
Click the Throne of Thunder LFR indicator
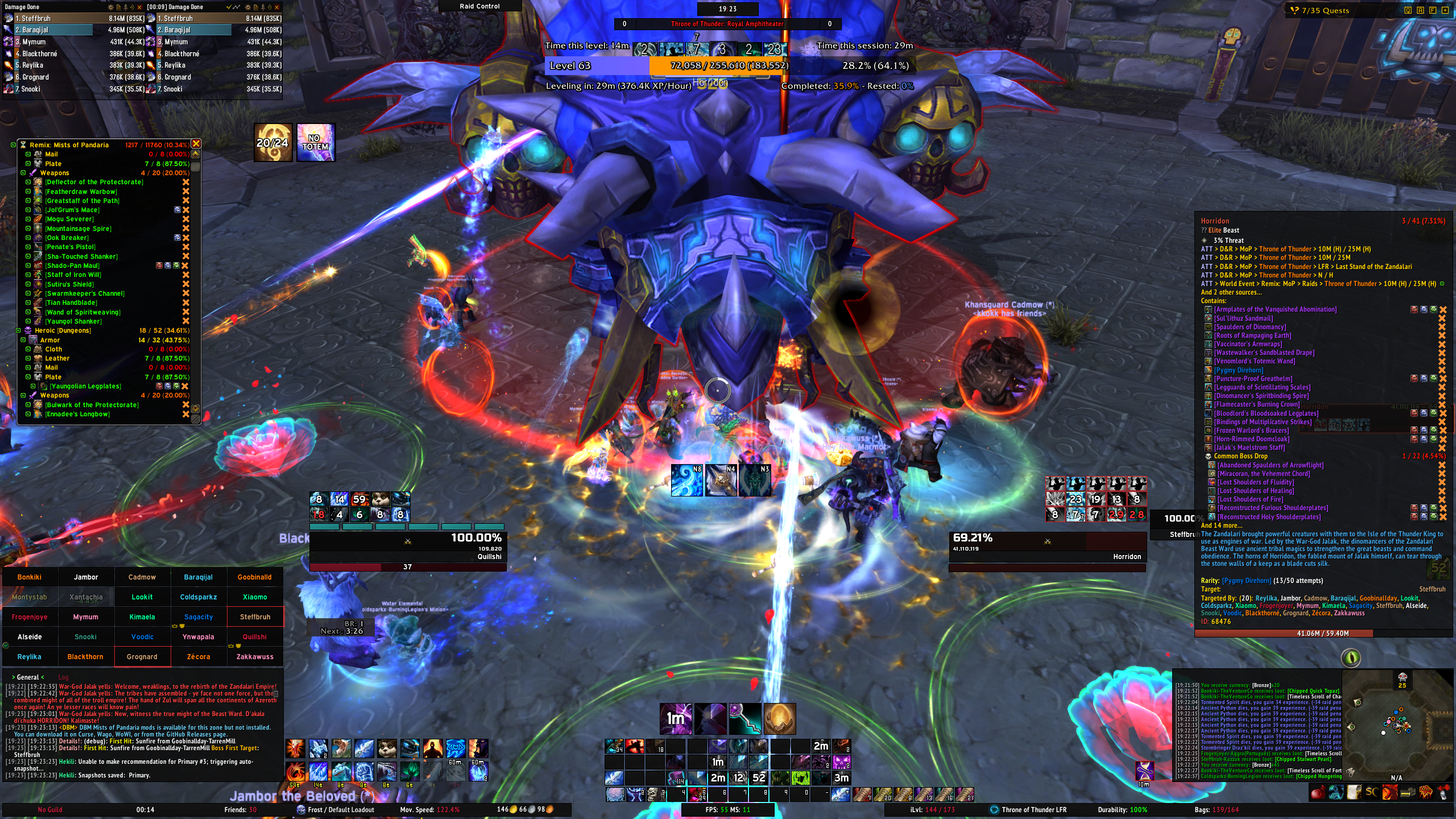[x=1033, y=809]
